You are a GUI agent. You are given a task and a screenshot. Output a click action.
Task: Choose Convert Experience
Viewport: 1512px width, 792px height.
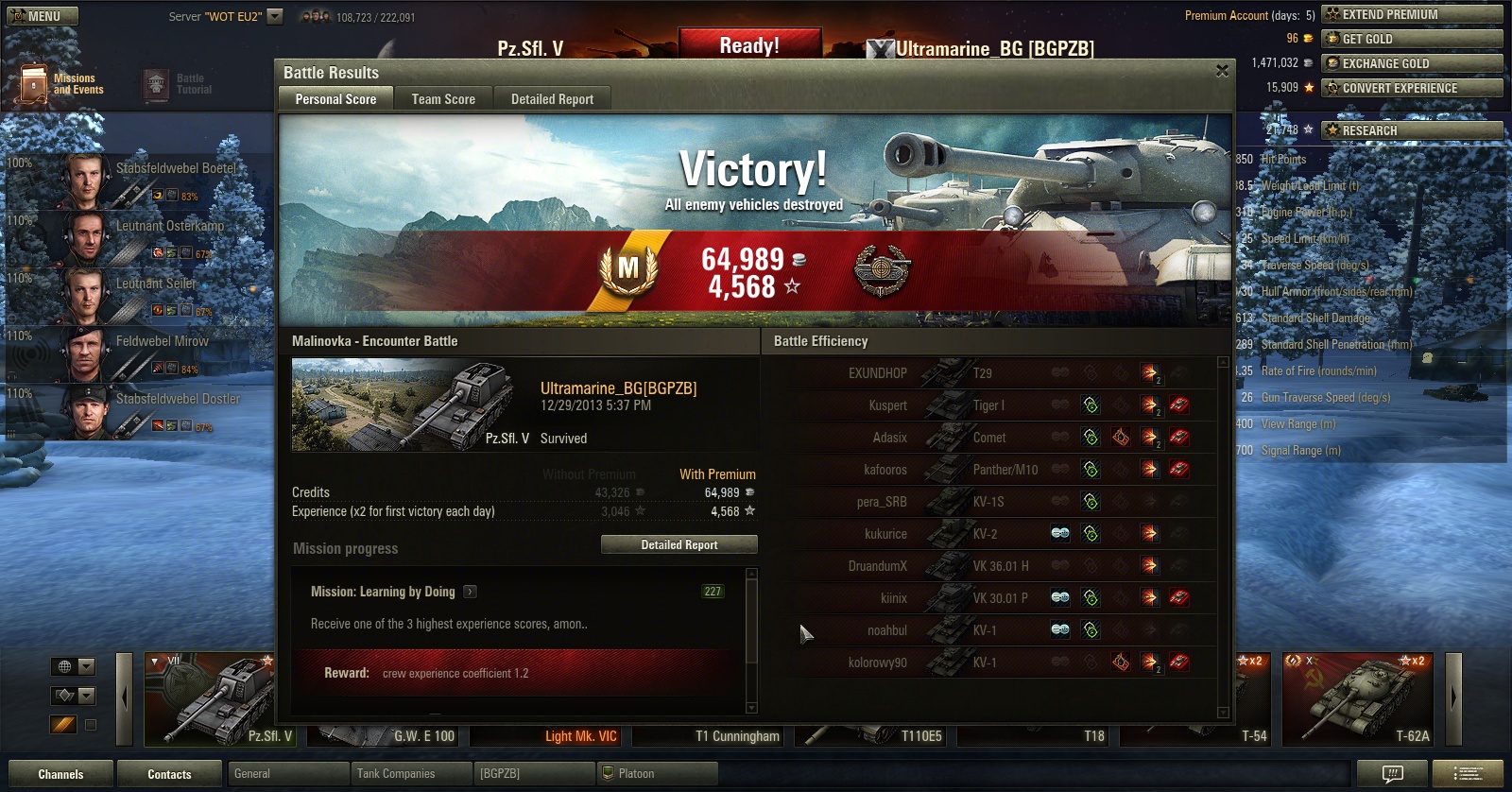pos(1412,88)
